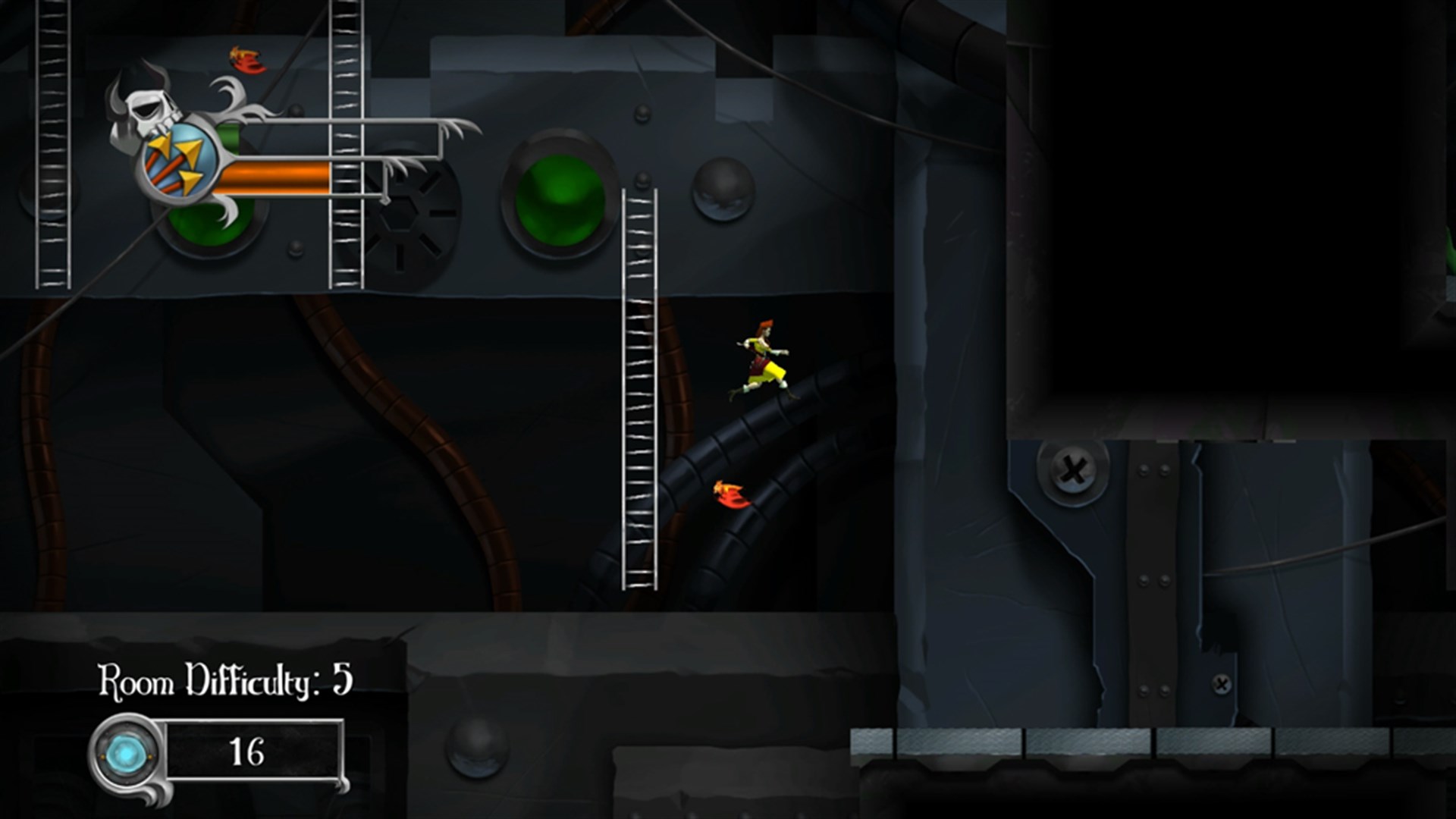
Task: Click the red bat flying near the top ladder
Action: 246,61
